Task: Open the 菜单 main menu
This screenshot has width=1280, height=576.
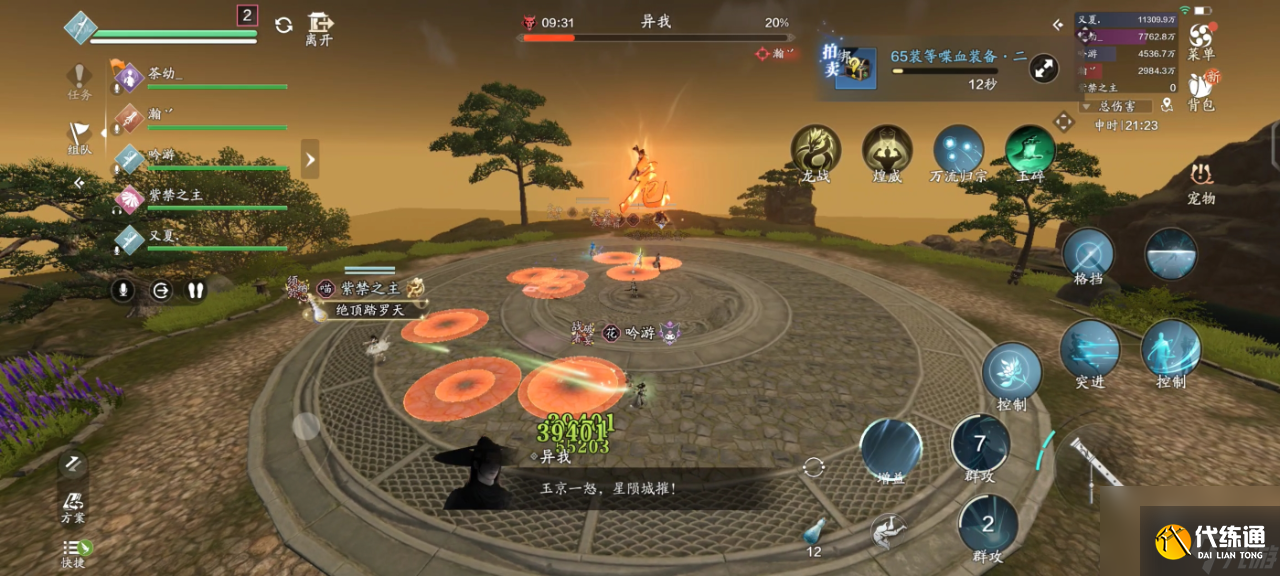Action: 1200,38
